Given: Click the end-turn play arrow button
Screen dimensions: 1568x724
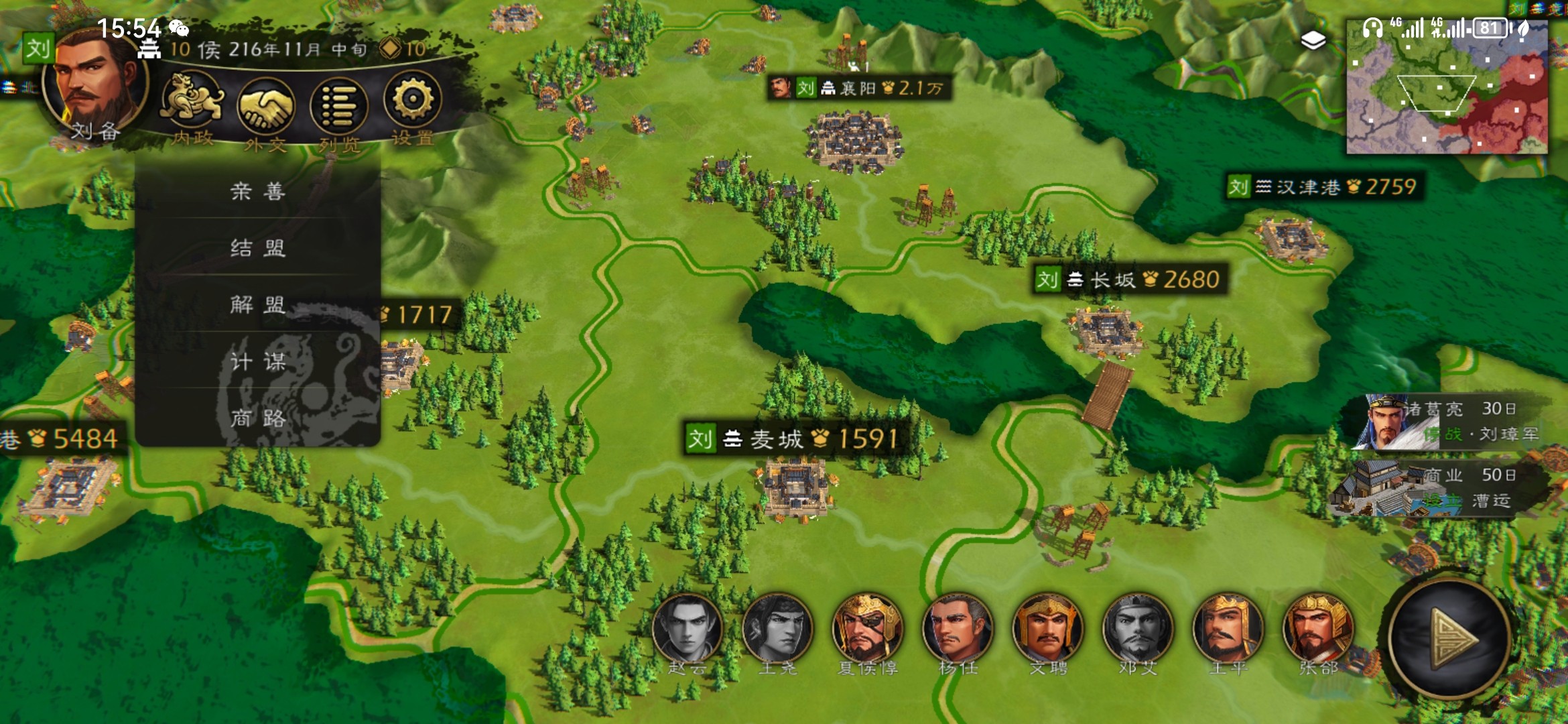Looking at the screenshot, I should (x=1449, y=639).
